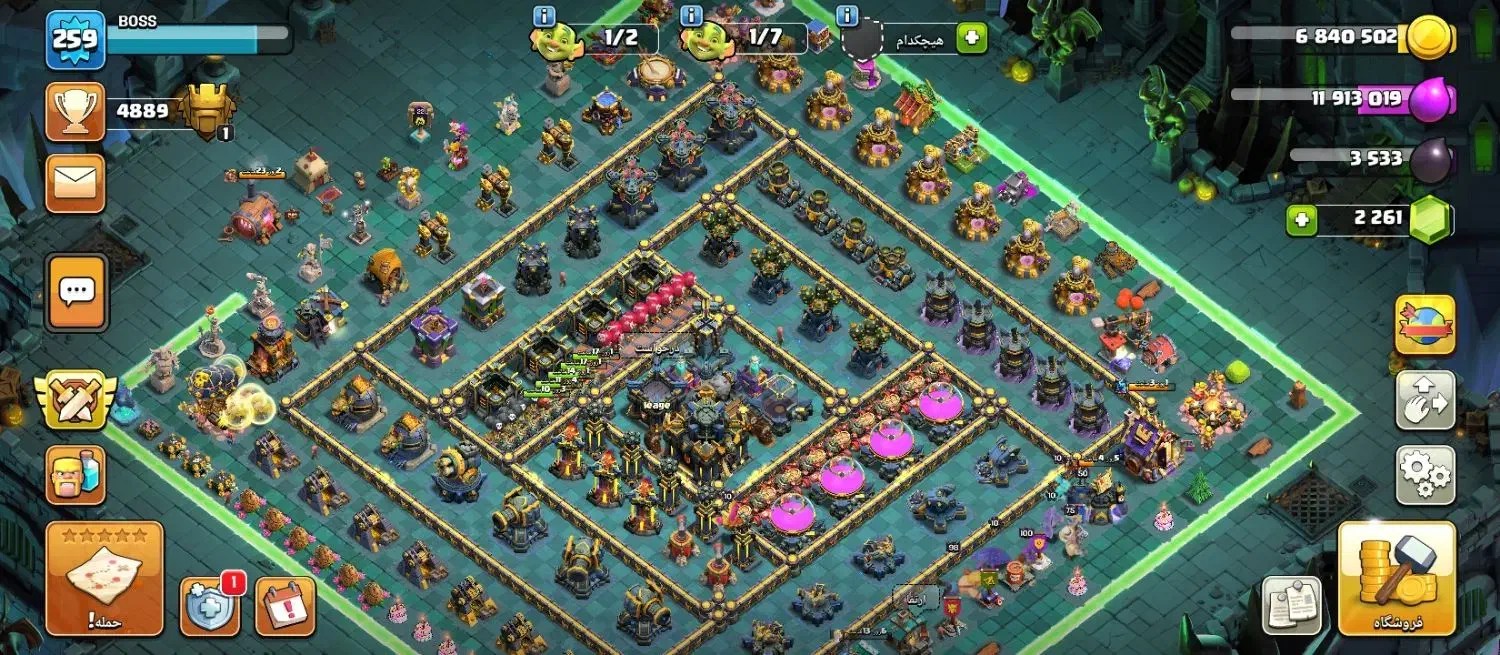Screen dimensions: 1500x655
Task: Open the settings gears button
Action: pos(1425,475)
